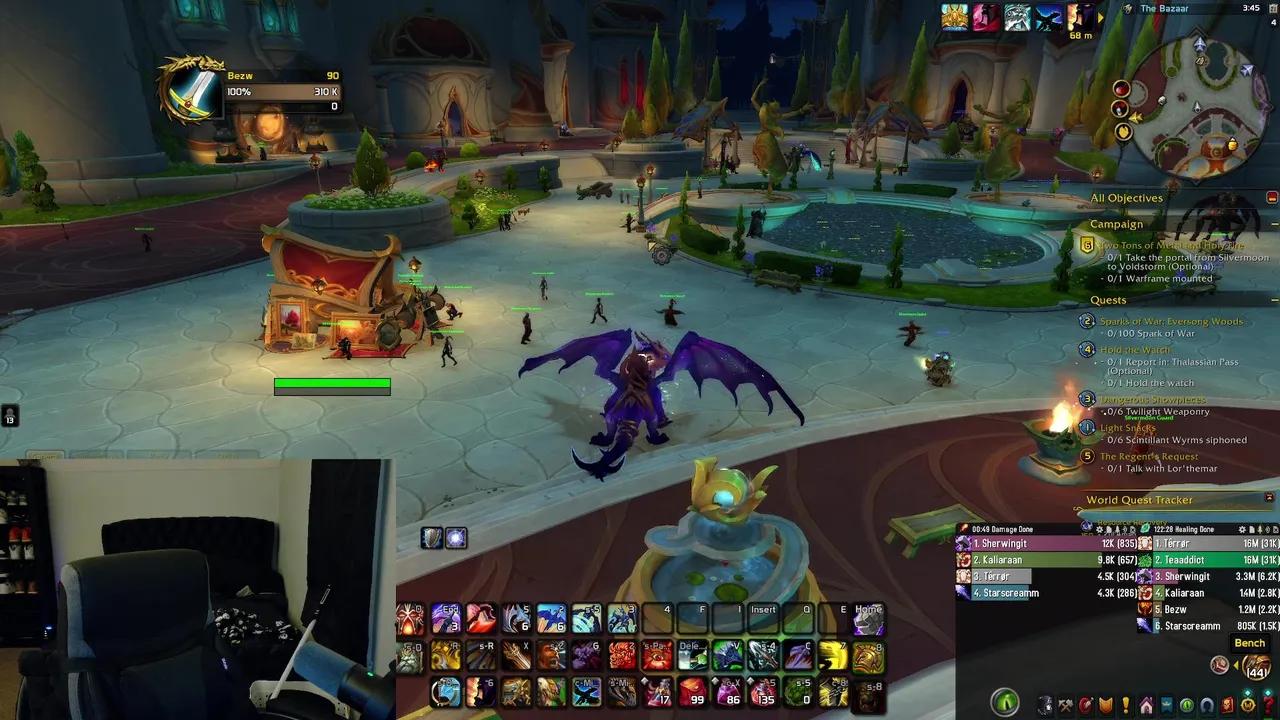Expand the hidden buffs arrow

pyautogui.click(x=1101, y=18)
